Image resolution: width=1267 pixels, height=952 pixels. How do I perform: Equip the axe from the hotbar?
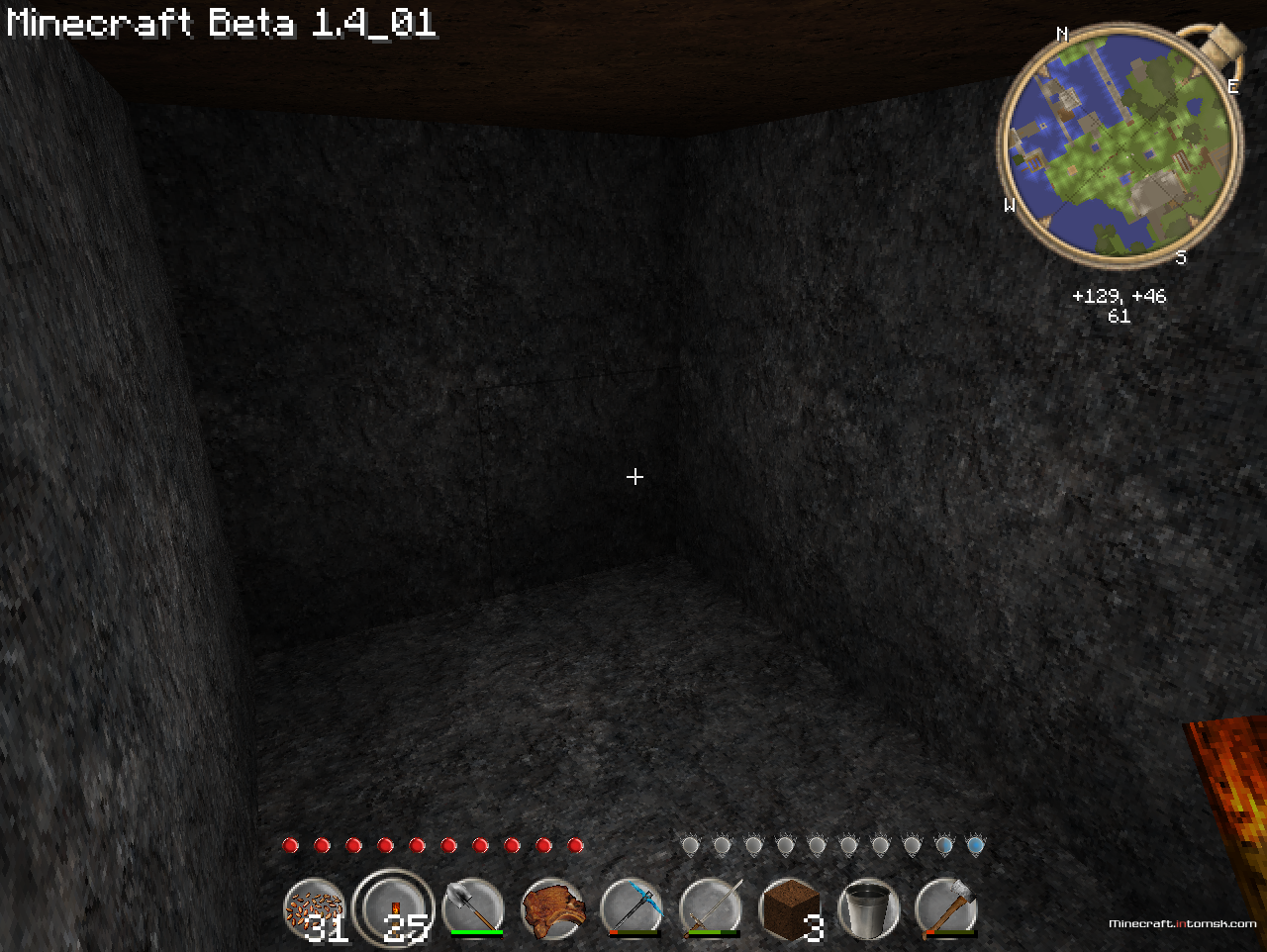coord(947,908)
